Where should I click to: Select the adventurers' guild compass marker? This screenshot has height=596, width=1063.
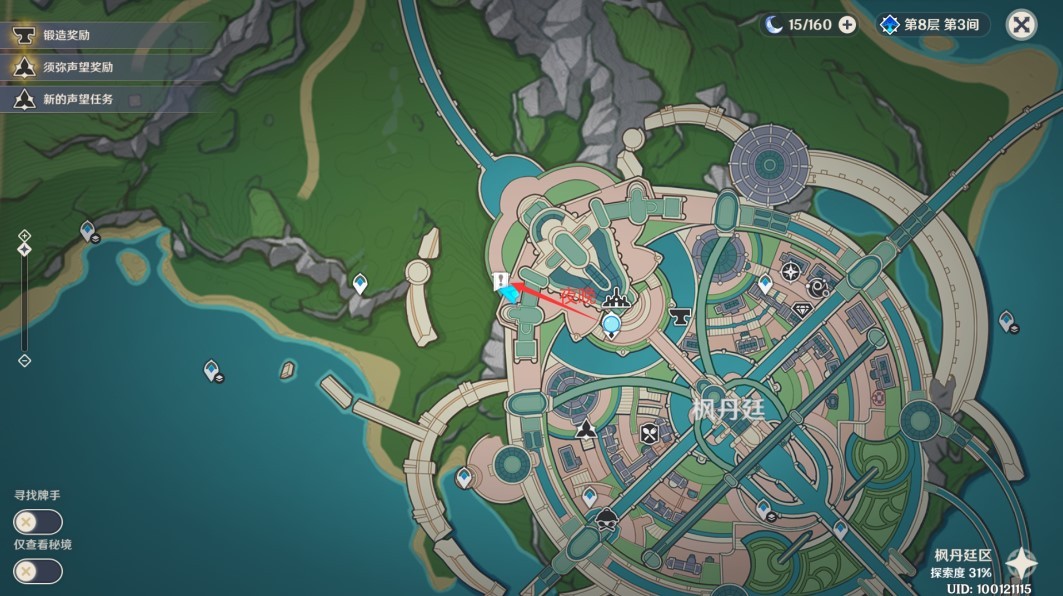(x=792, y=271)
